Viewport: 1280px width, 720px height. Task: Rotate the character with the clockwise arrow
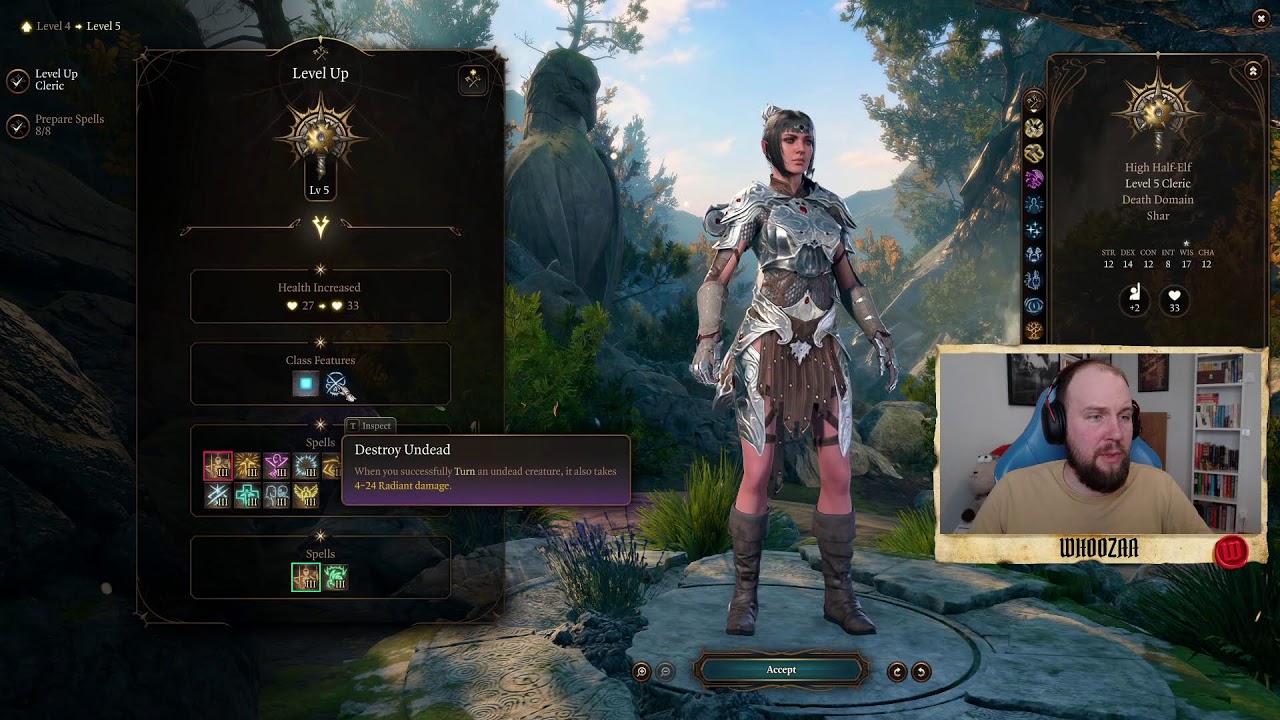897,670
